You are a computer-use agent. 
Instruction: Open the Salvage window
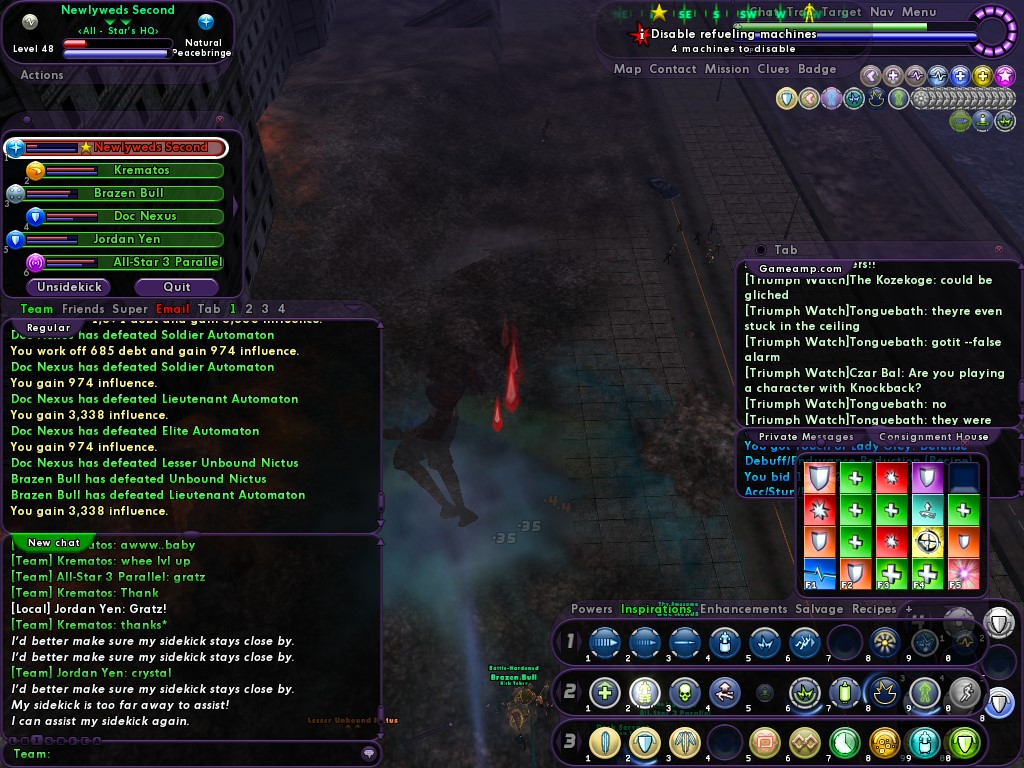click(x=817, y=609)
